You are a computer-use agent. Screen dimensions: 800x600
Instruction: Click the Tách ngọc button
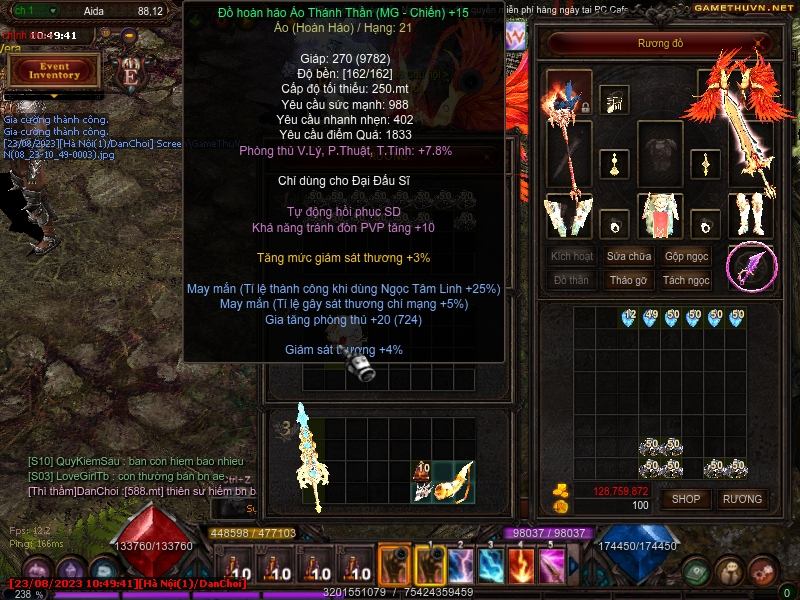687,280
